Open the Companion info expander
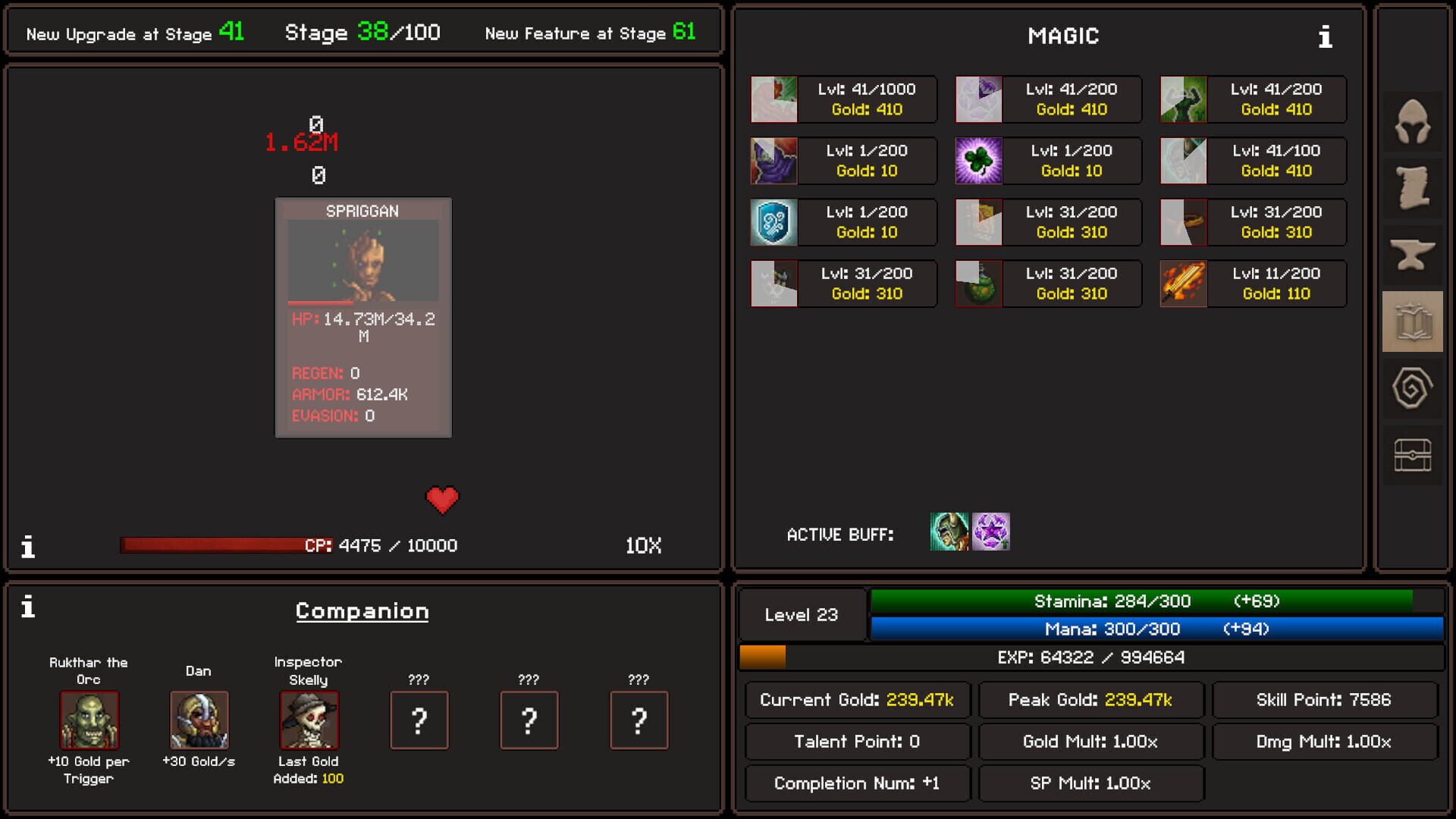The height and width of the screenshot is (819, 1456). 29,607
